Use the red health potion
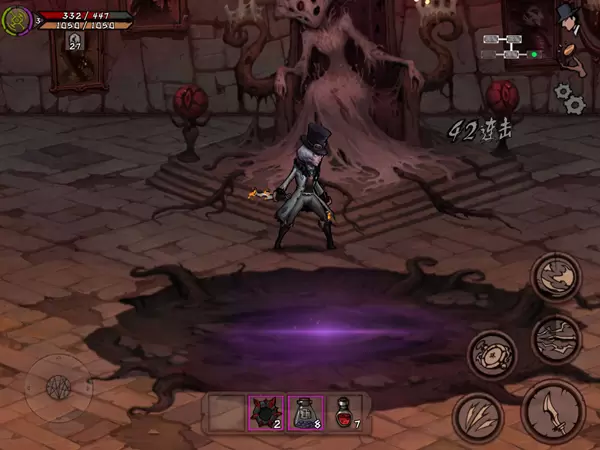This screenshot has width=600, height=450. tap(346, 413)
